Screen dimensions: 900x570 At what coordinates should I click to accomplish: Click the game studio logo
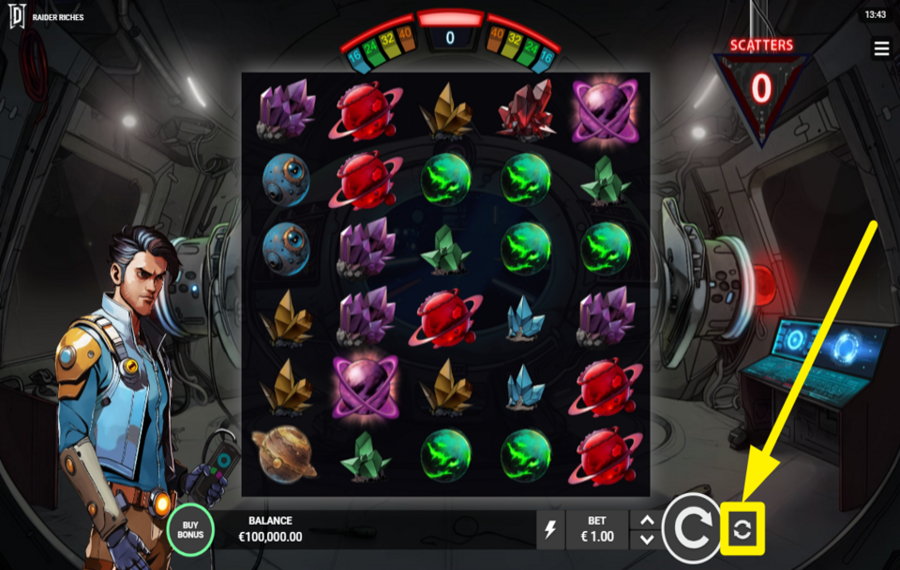pos(15,17)
